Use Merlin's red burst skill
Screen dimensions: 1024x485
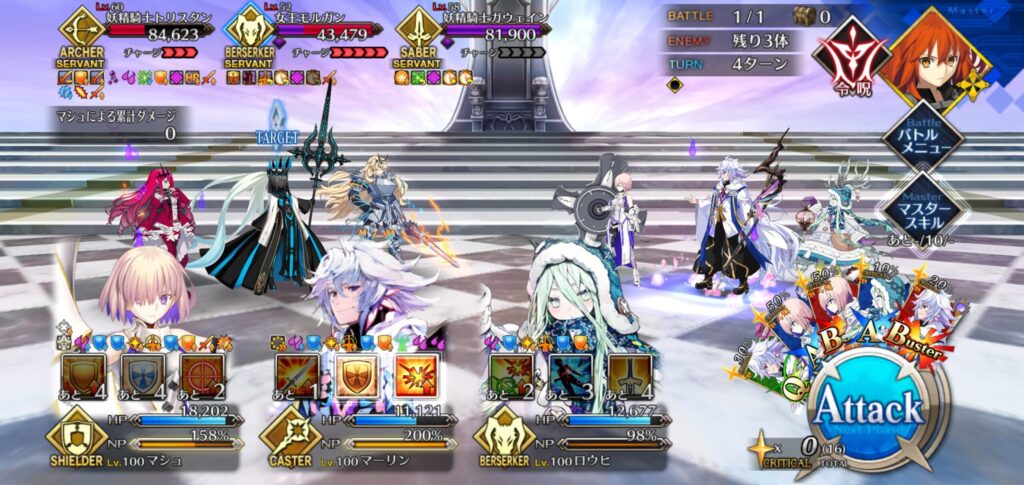click(415, 377)
